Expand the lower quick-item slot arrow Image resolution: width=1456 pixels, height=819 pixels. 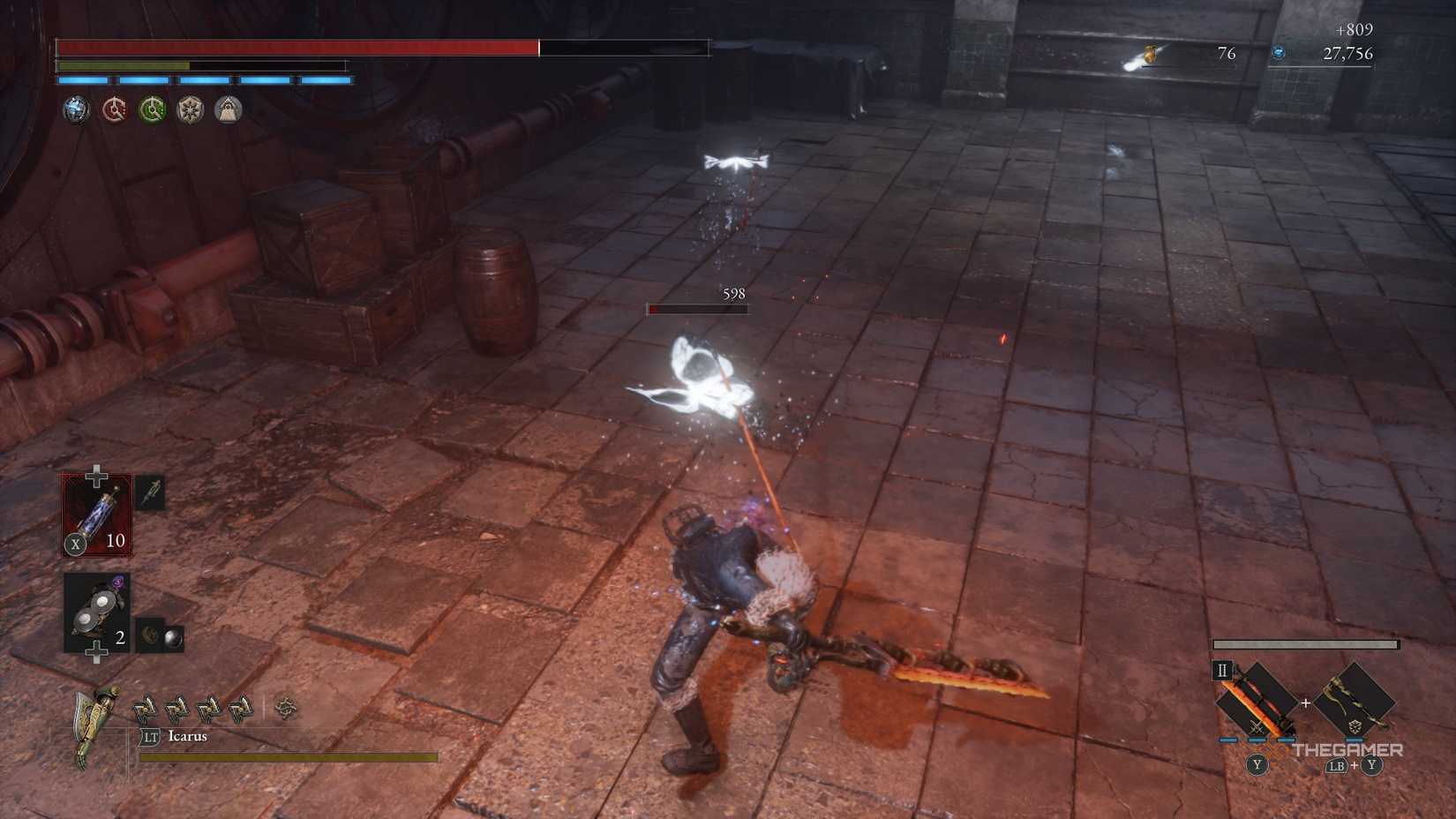click(x=97, y=650)
